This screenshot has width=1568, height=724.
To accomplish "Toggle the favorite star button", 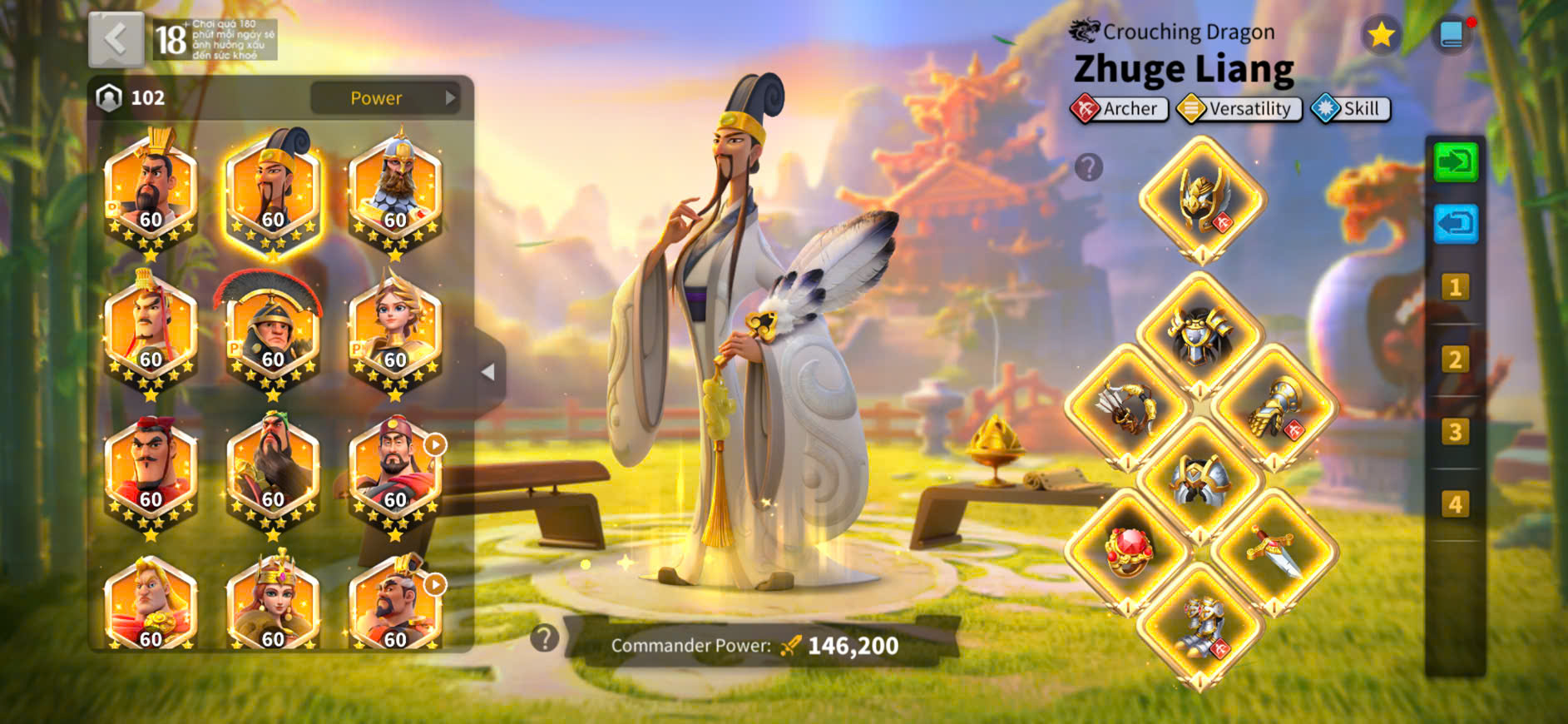I will [1381, 35].
